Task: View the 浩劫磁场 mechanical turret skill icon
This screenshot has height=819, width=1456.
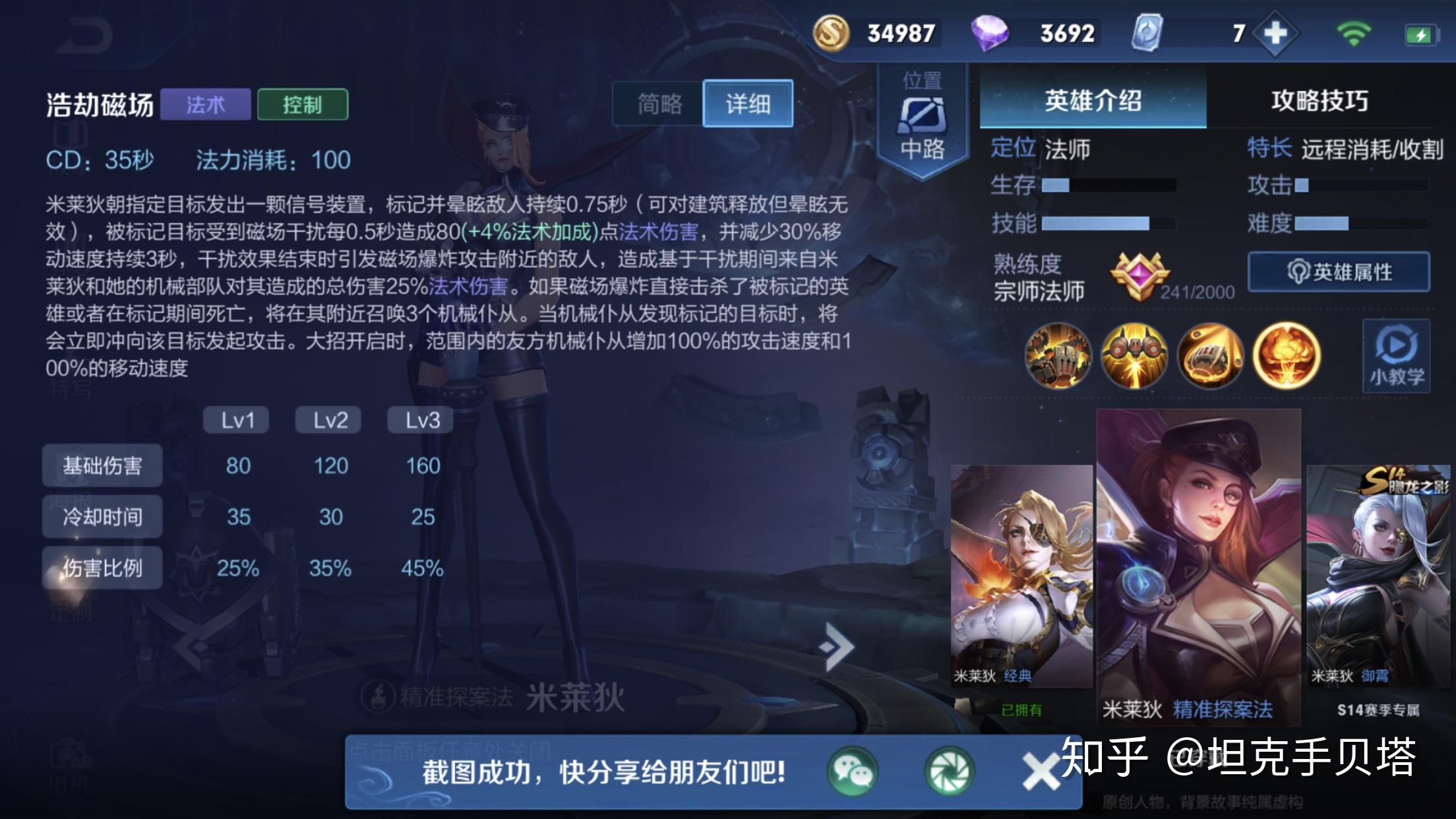Action: [1211, 356]
